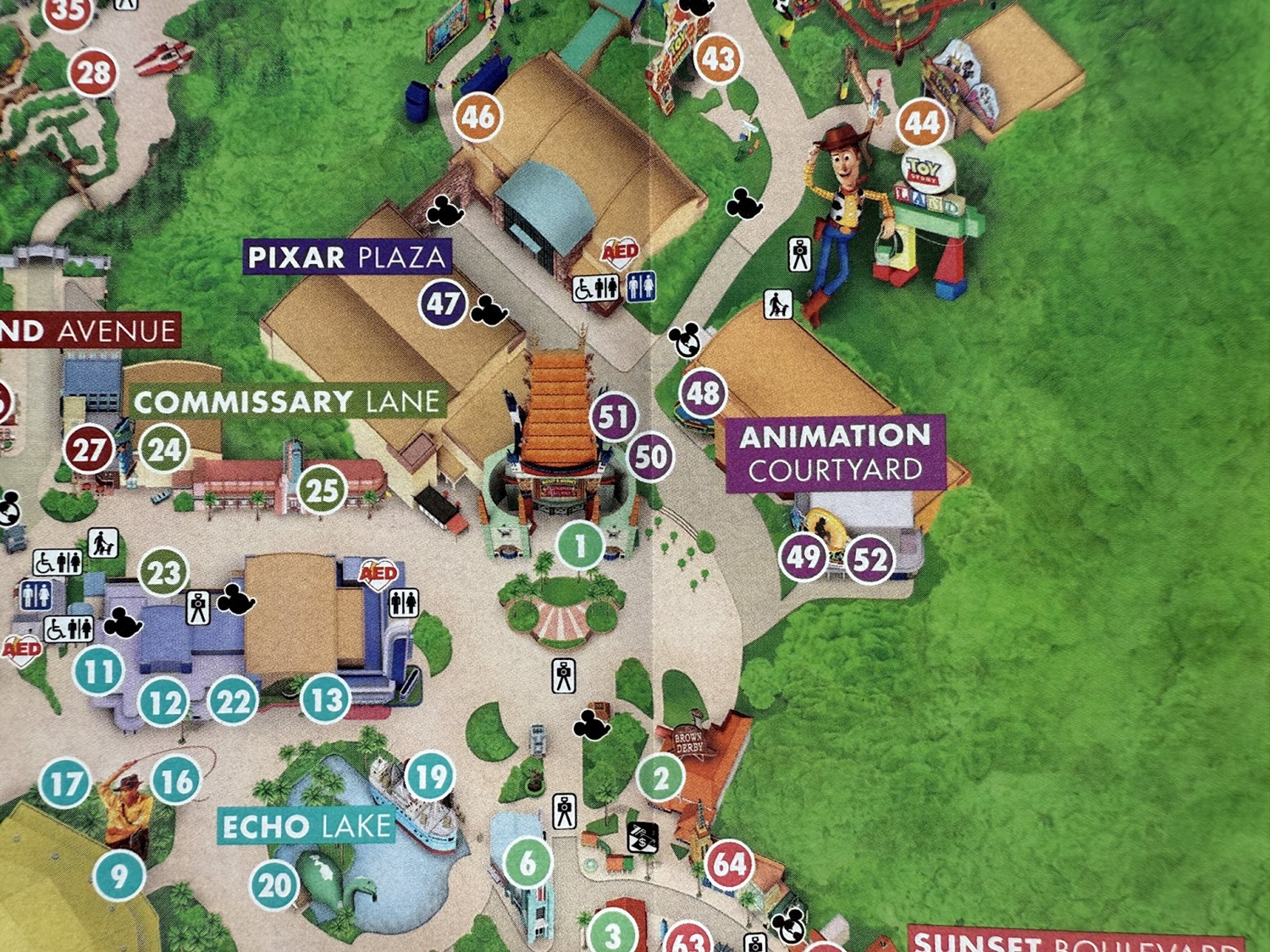
Task: Click the red marker 64
Action: pyautogui.click(x=729, y=864)
